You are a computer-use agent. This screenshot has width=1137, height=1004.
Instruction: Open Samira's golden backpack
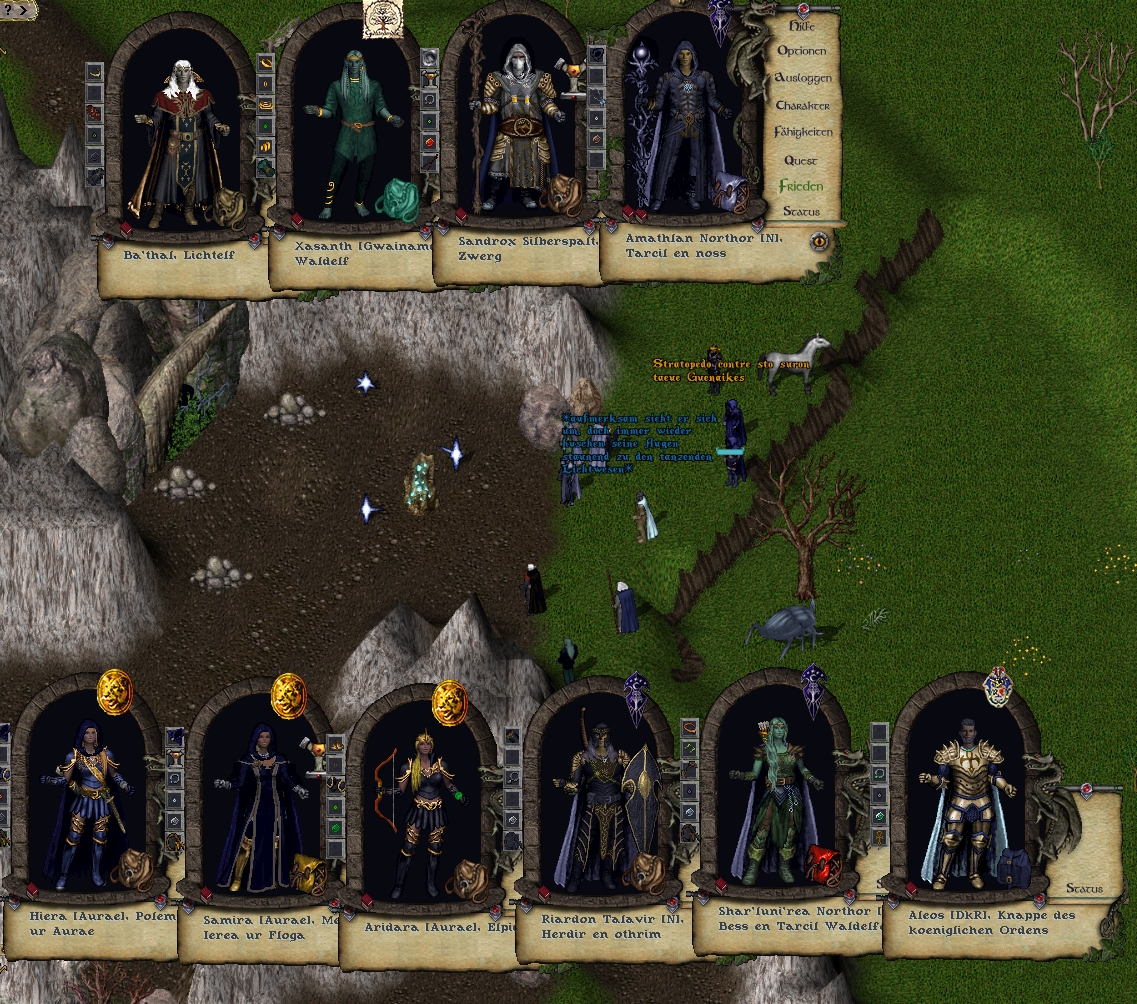tap(309, 875)
